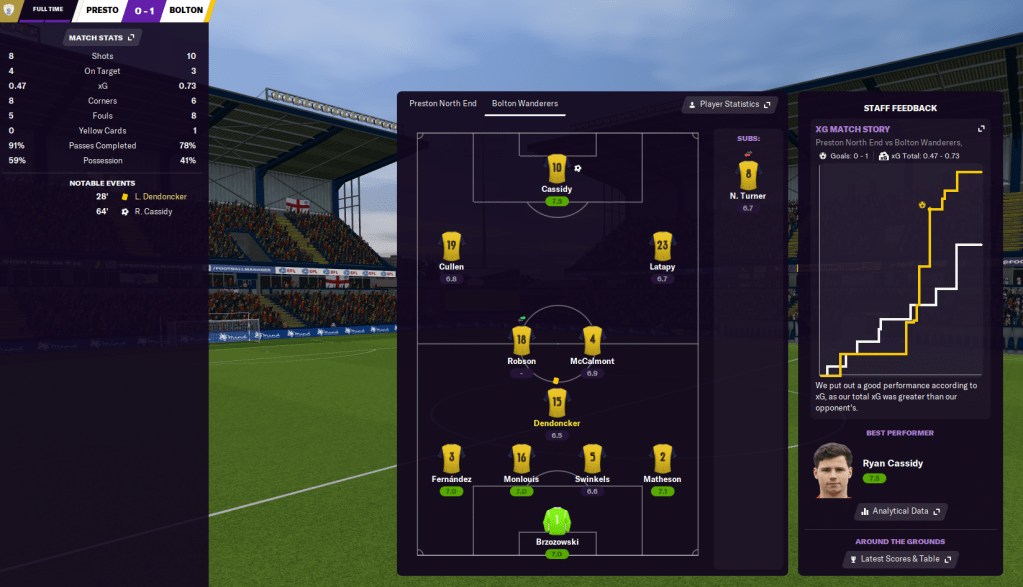This screenshot has height=587, width=1023.
Task: Click Cullen's number 19 shirt
Action: 451,245
